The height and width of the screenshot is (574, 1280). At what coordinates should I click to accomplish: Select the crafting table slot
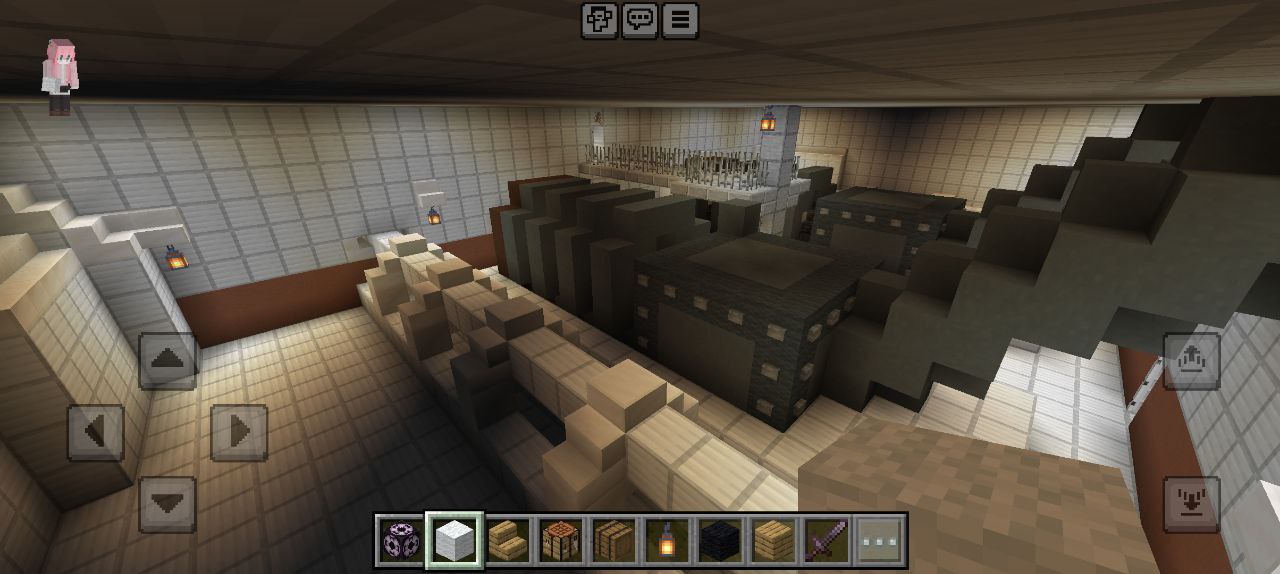(561, 541)
